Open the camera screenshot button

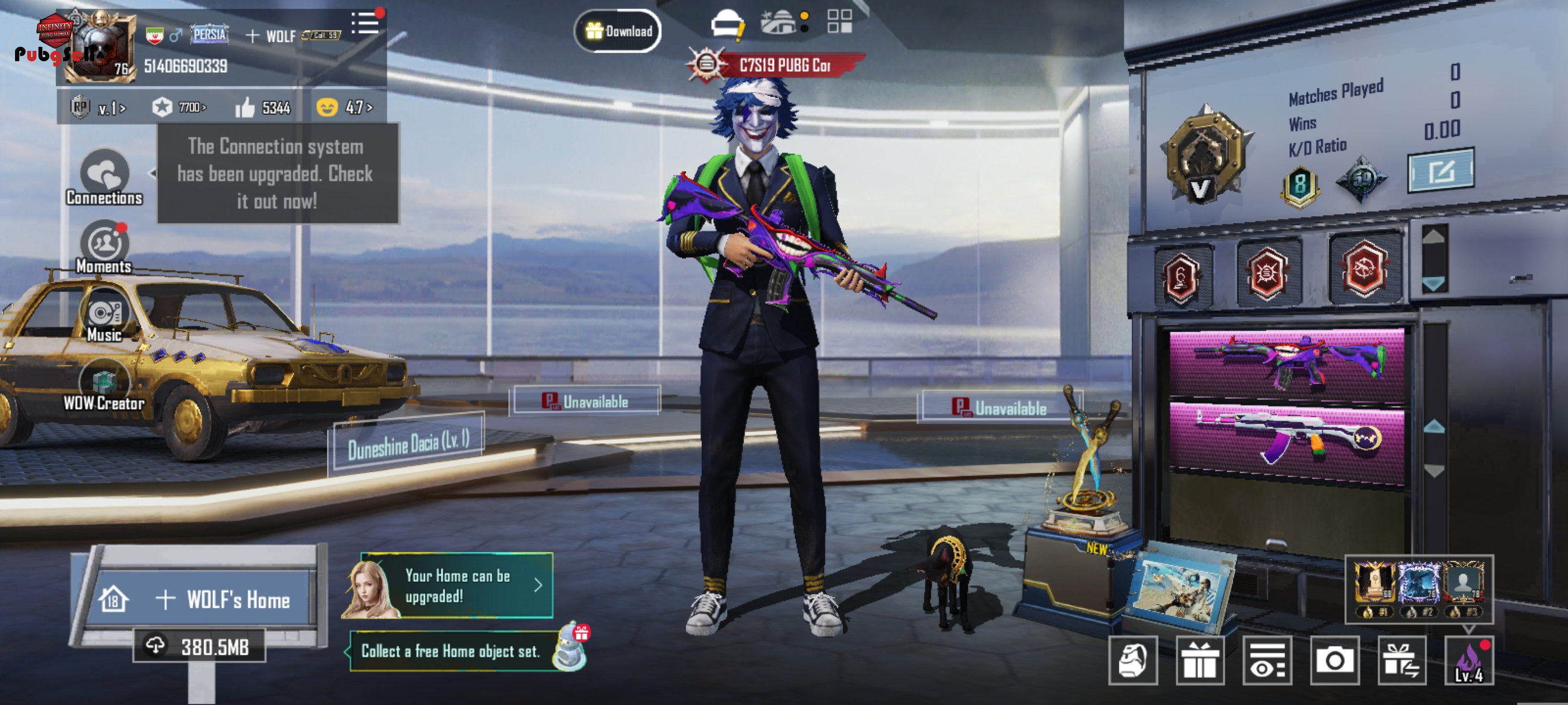click(1334, 661)
